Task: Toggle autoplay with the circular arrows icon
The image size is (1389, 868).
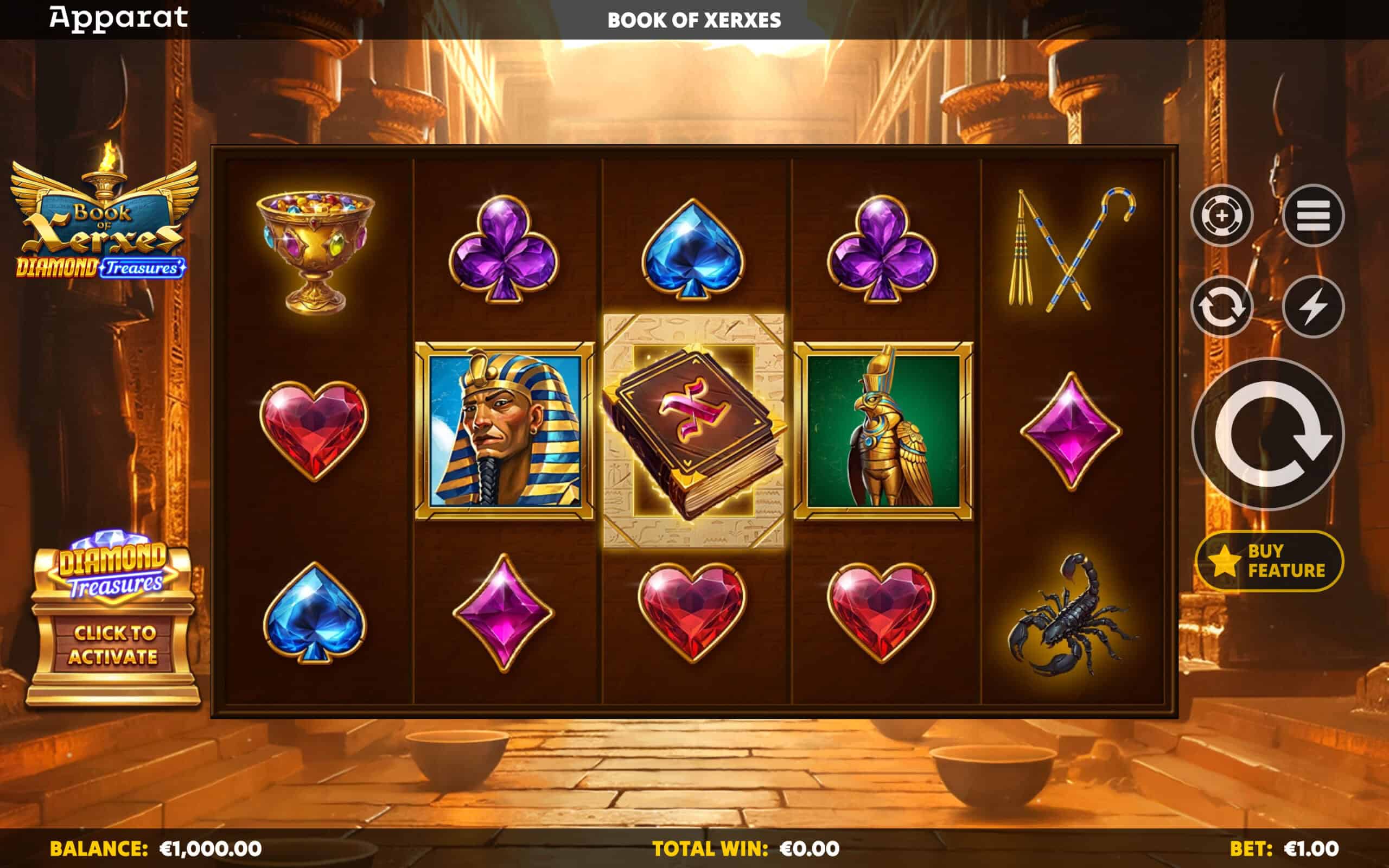Action: [x=1221, y=307]
